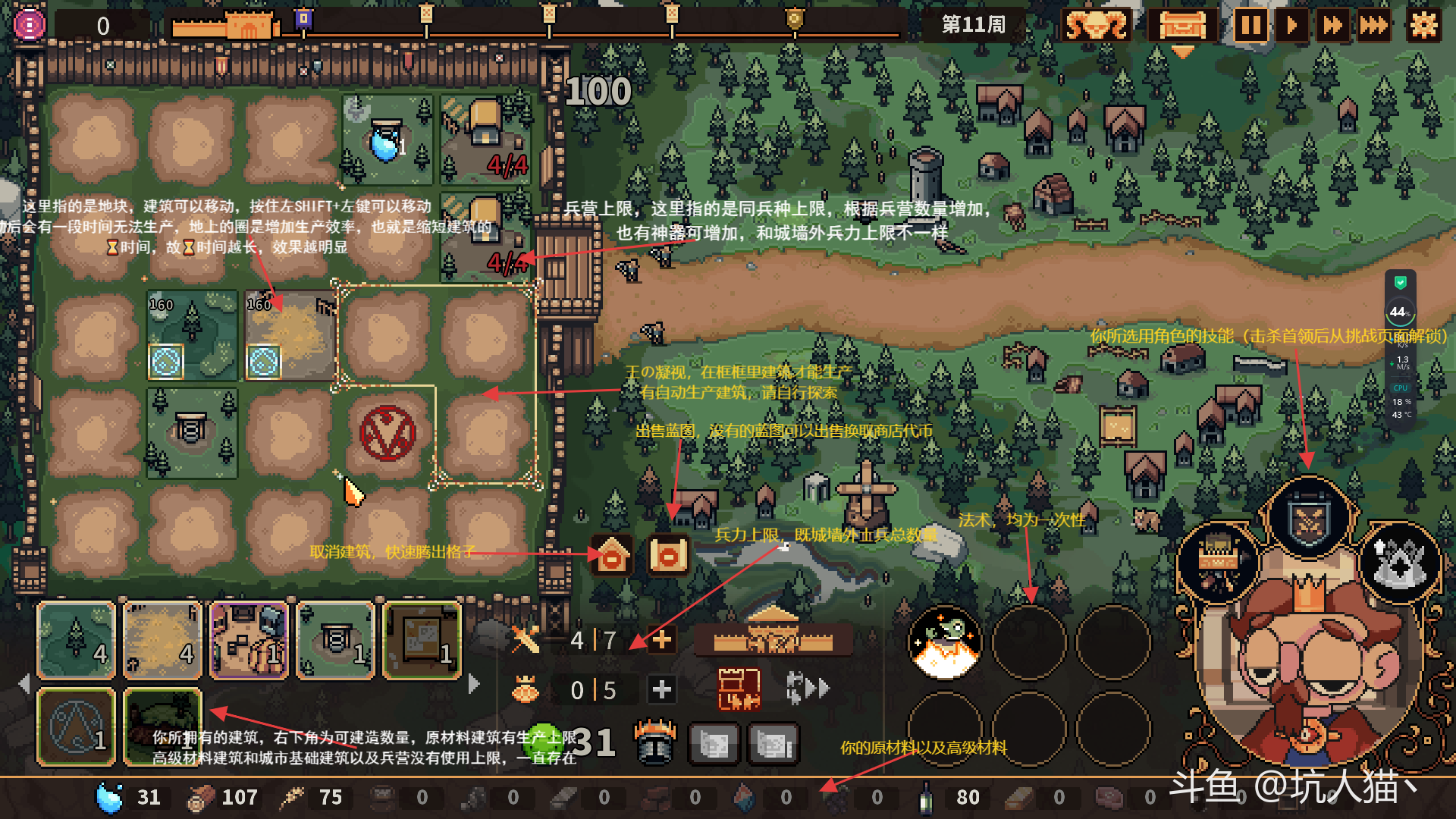1456x819 pixels.
Task: Activate the crossed-swords shield hero skill
Action: click(x=1309, y=519)
